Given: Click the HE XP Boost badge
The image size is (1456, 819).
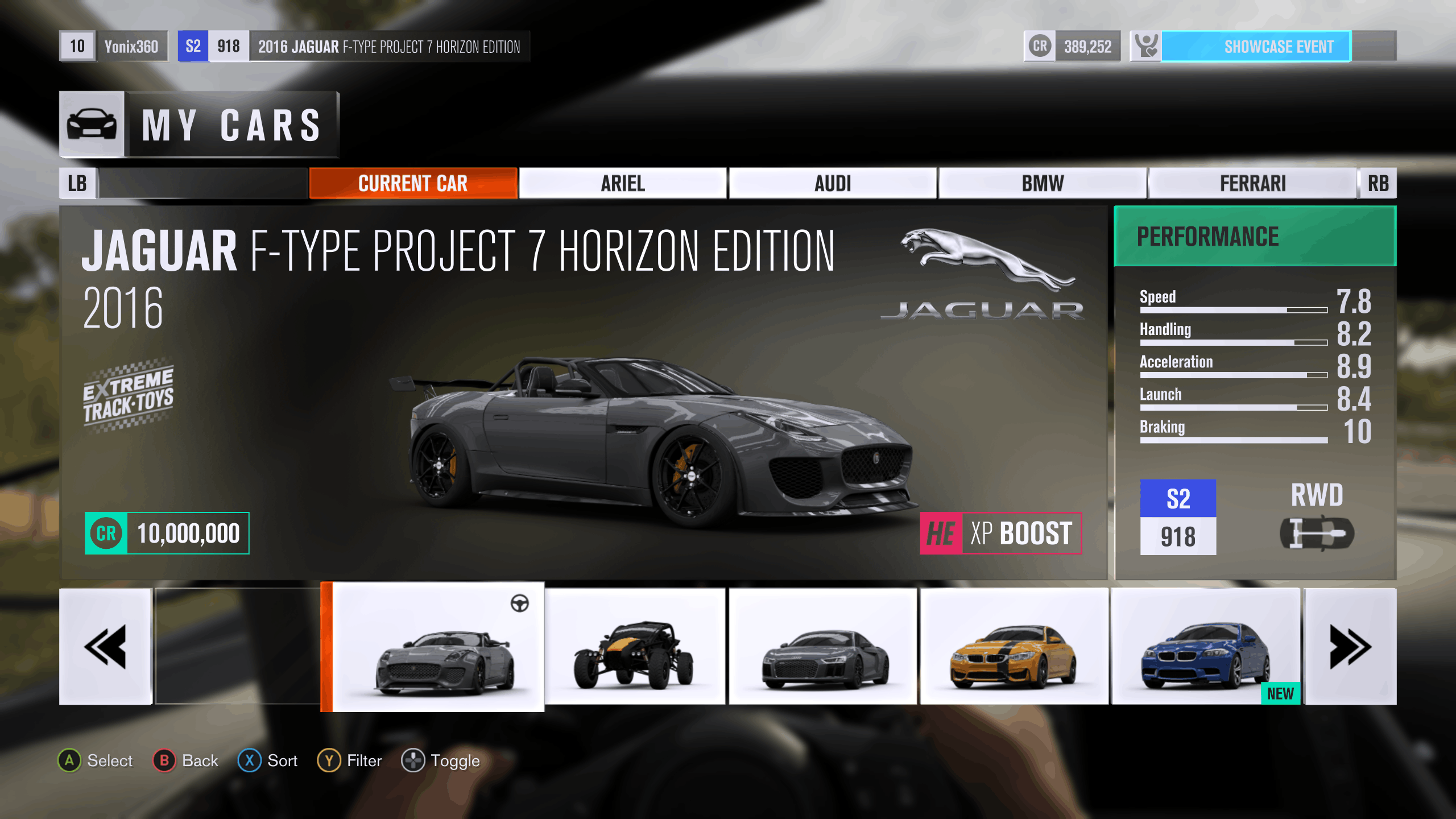Looking at the screenshot, I should [x=1000, y=533].
